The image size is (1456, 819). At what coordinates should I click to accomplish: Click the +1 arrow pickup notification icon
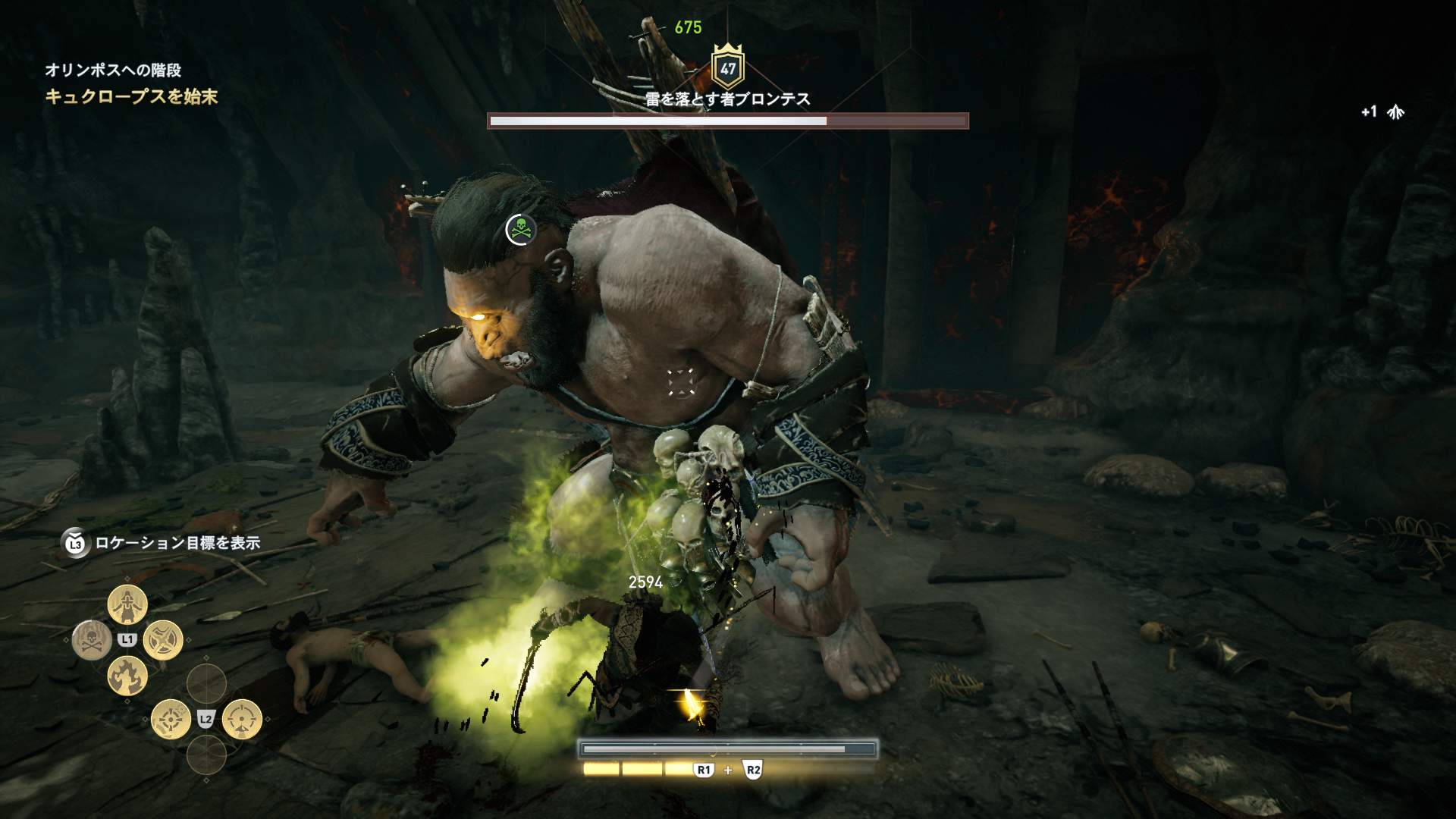pos(1395,112)
